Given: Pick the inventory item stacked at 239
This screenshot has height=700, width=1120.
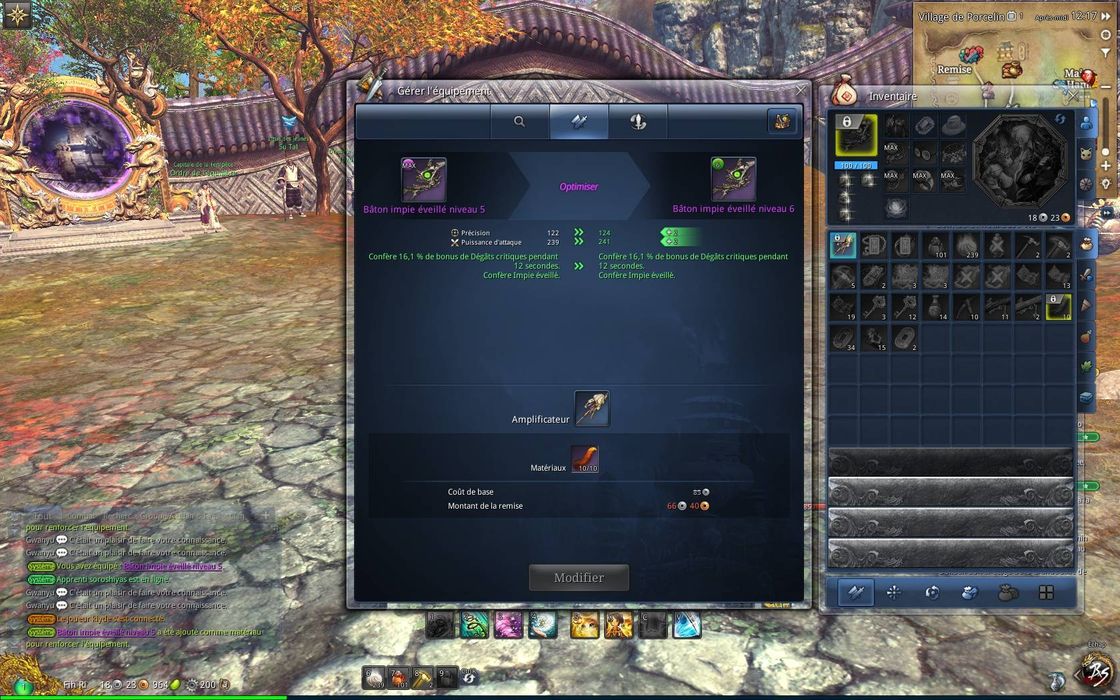Looking at the screenshot, I should click(967, 246).
